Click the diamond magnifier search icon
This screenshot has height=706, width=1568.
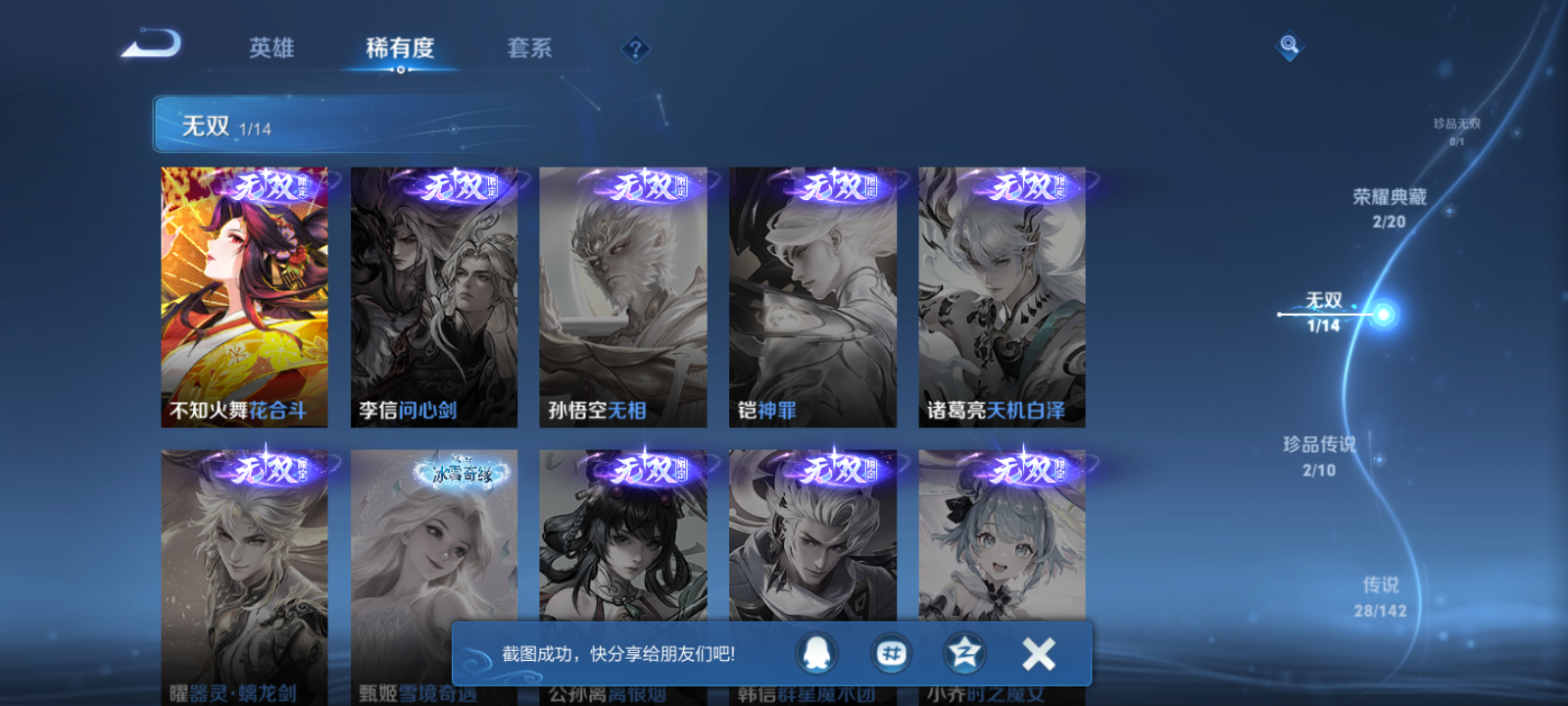pos(1289,43)
